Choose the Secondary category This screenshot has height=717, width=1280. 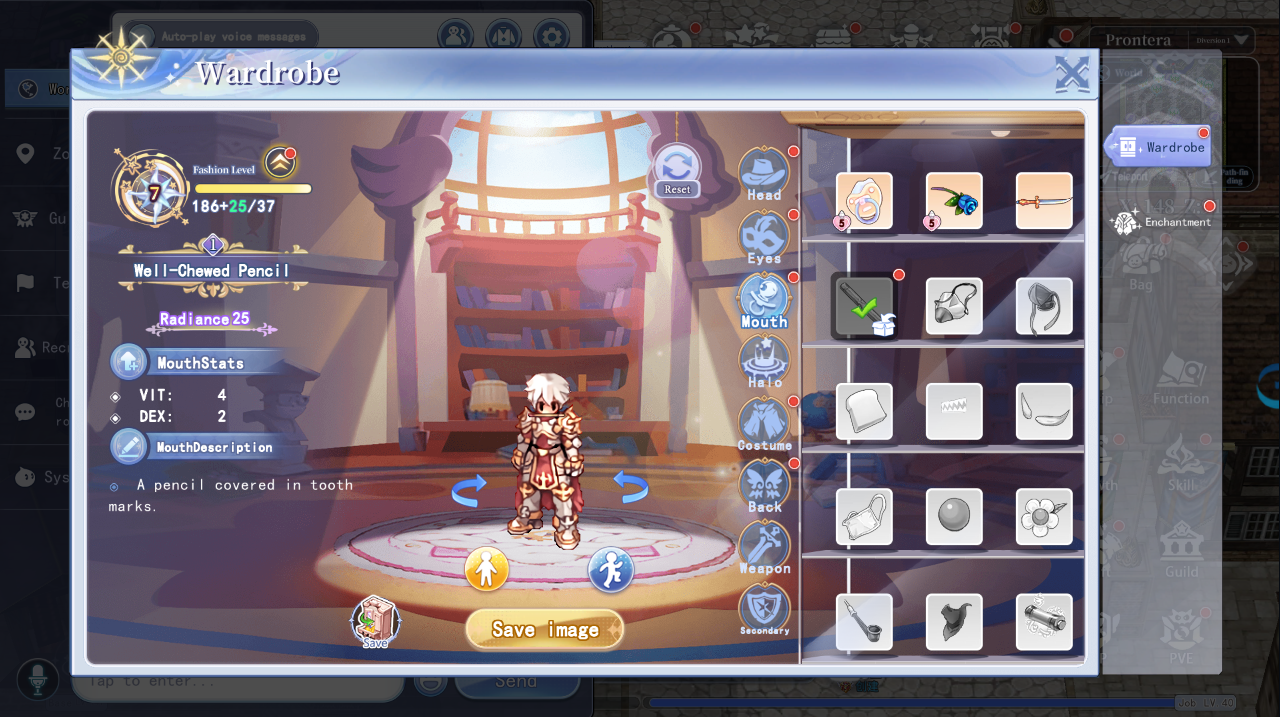tap(764, 609)
